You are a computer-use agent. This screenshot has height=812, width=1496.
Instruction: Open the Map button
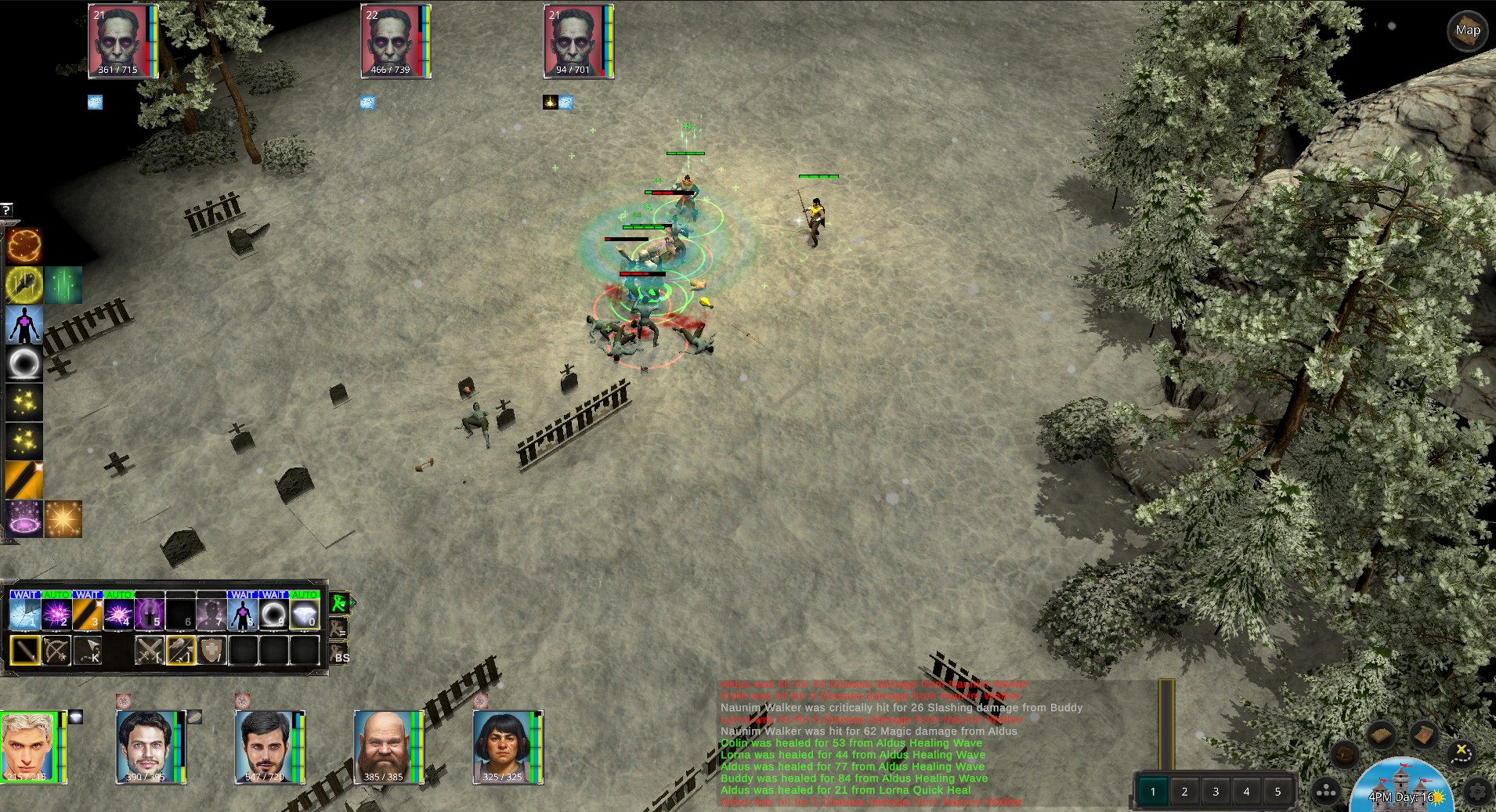pos(1467,31)
